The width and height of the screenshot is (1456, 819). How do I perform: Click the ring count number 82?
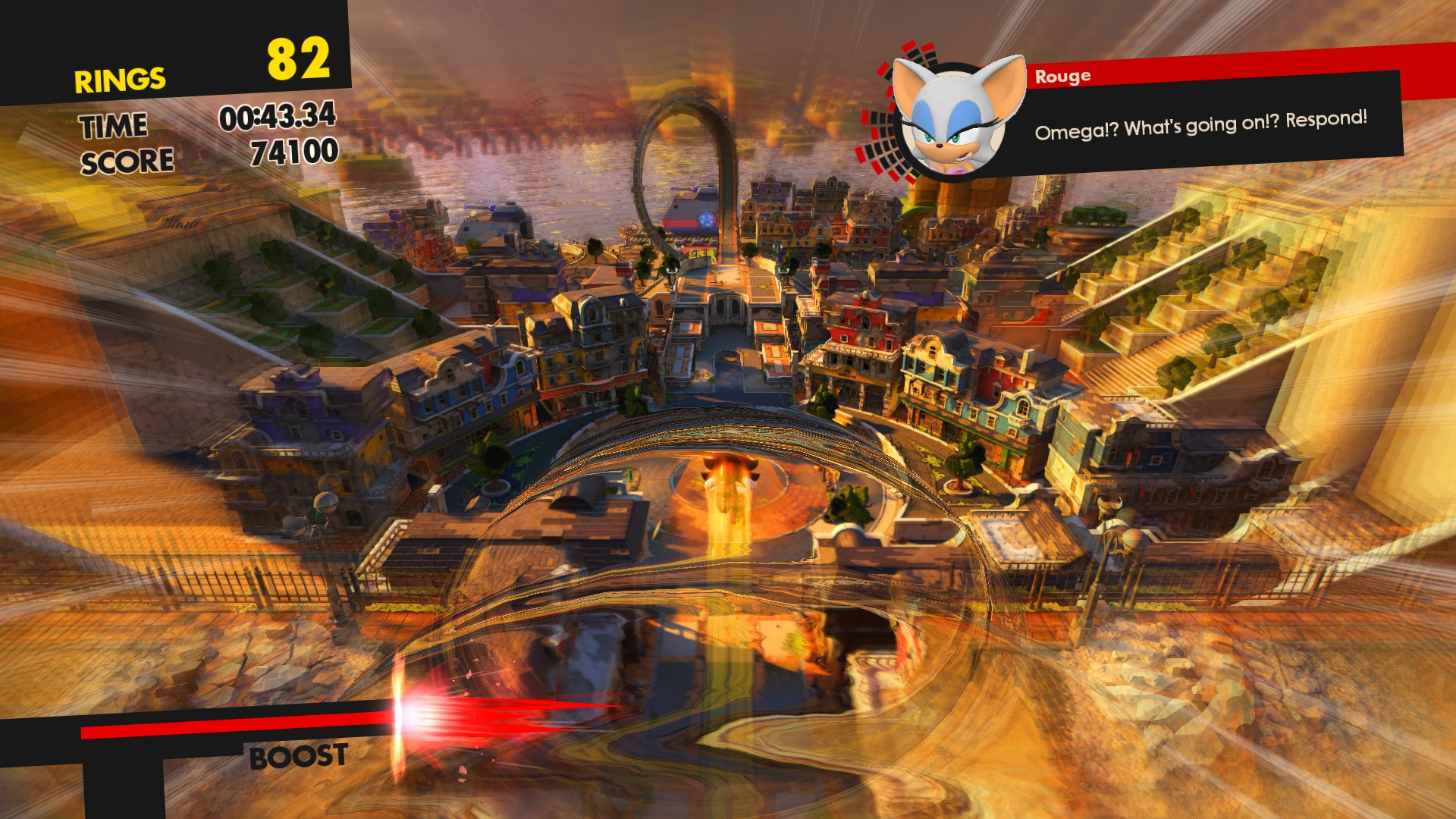[297, 57]
